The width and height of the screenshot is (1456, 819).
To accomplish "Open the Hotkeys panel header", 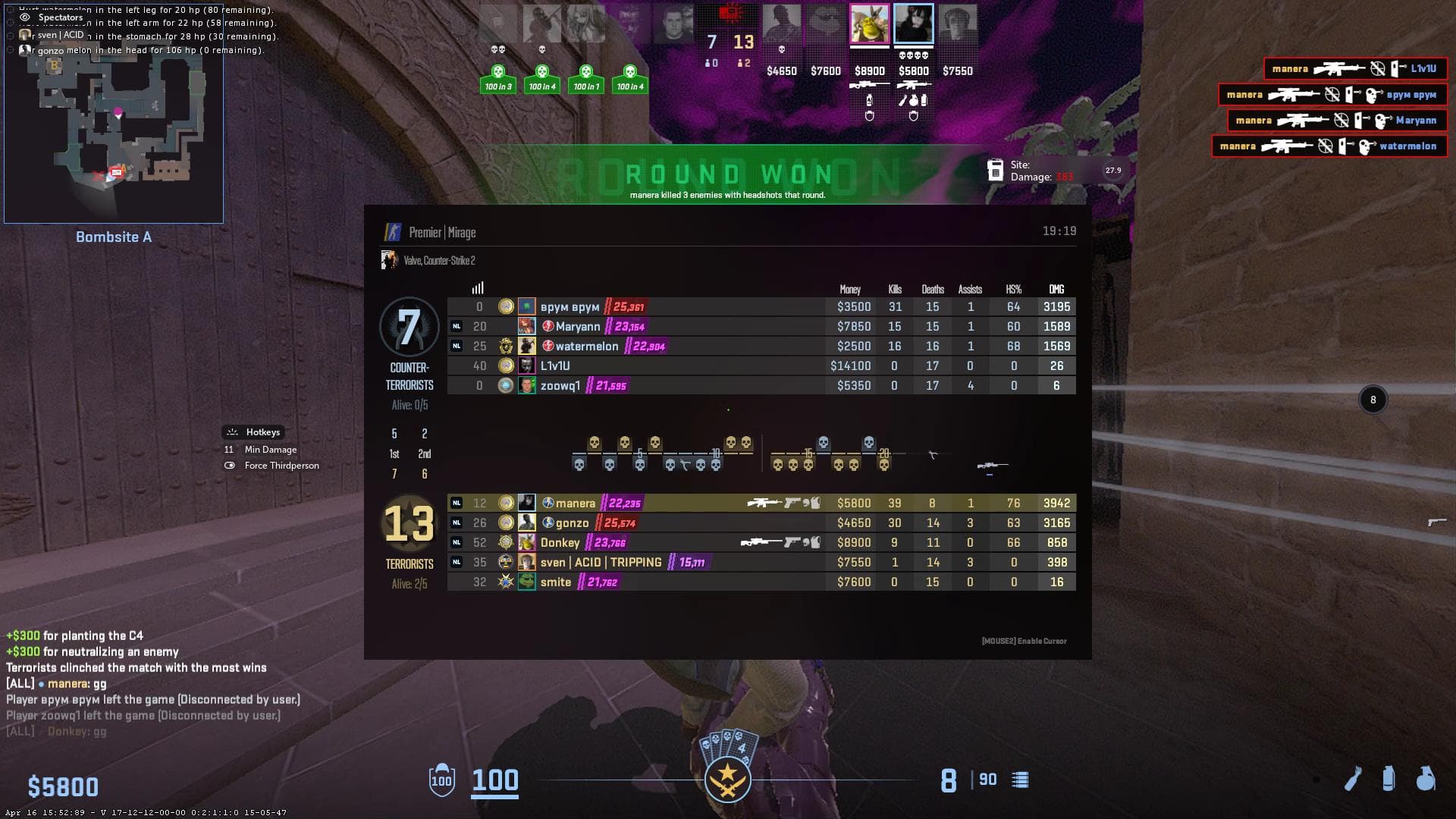I will click(262, 432).
